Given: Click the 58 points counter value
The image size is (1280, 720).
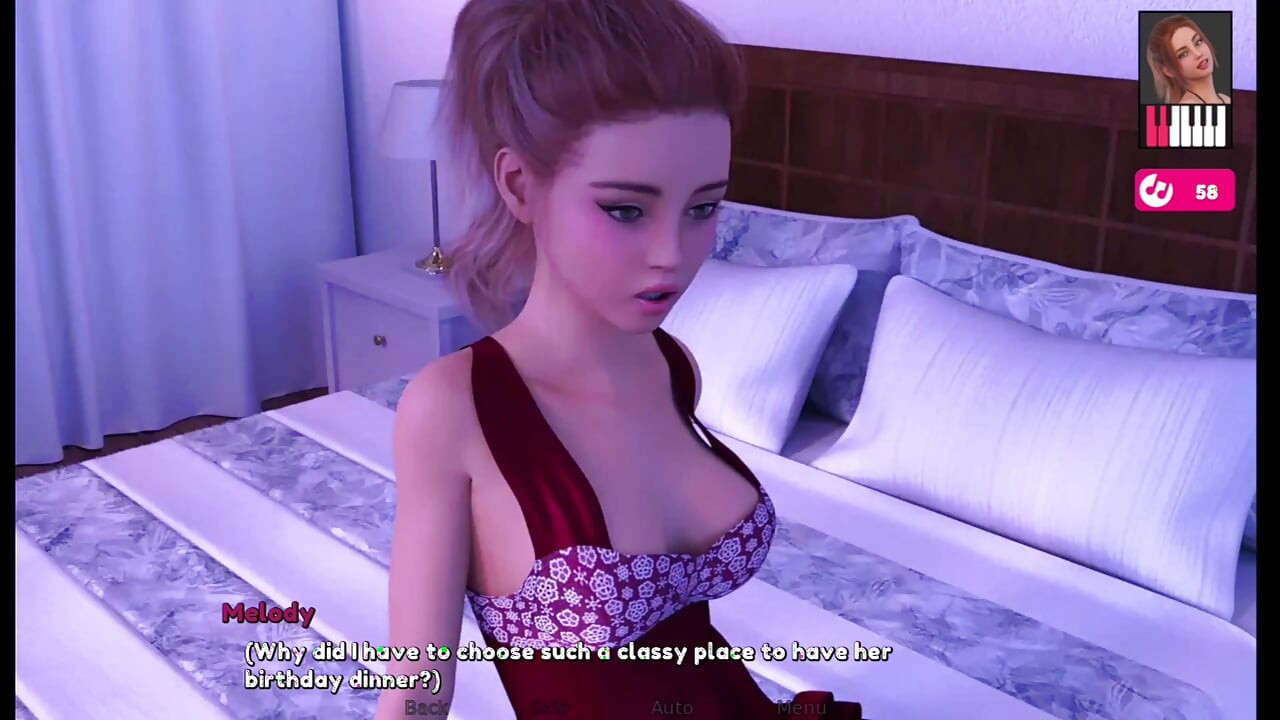Looking at the screenshot, I should (1207, 191).
